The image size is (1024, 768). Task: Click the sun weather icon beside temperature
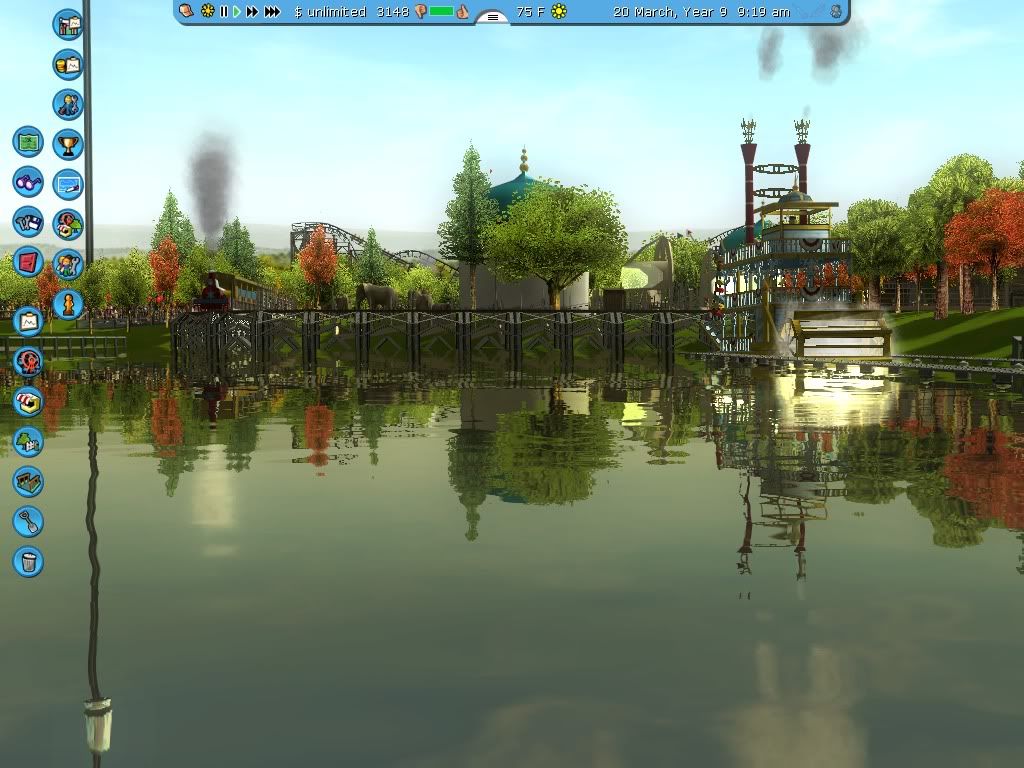click(559, 12)
